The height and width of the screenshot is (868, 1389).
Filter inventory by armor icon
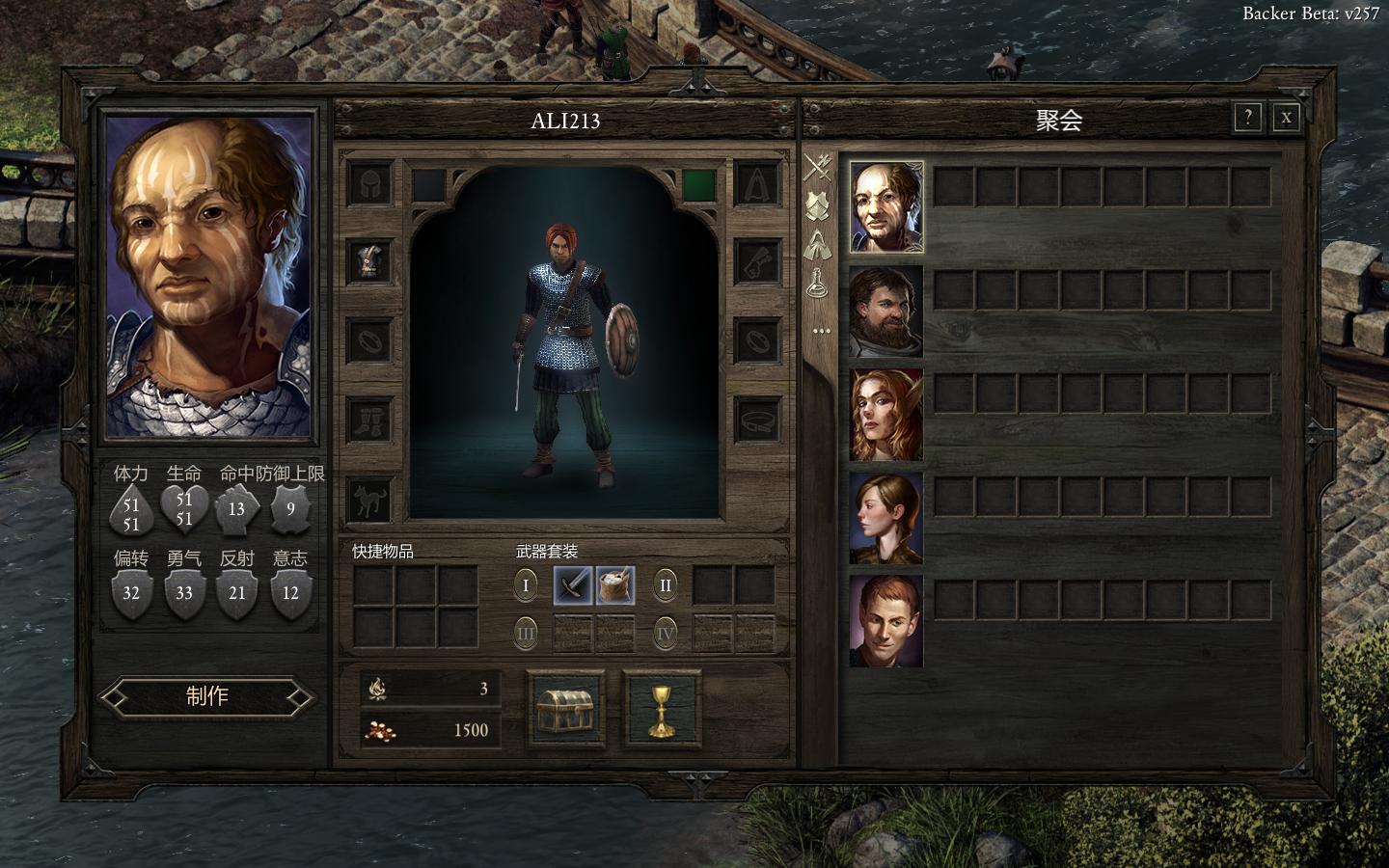(819, 205)
